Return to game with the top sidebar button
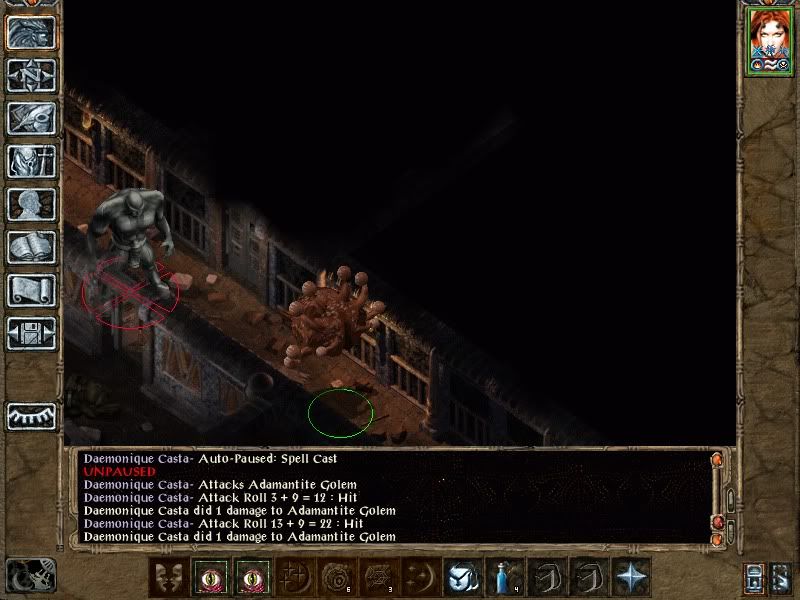Viewport: 800px width, 600px height. [x=32, y=32]
